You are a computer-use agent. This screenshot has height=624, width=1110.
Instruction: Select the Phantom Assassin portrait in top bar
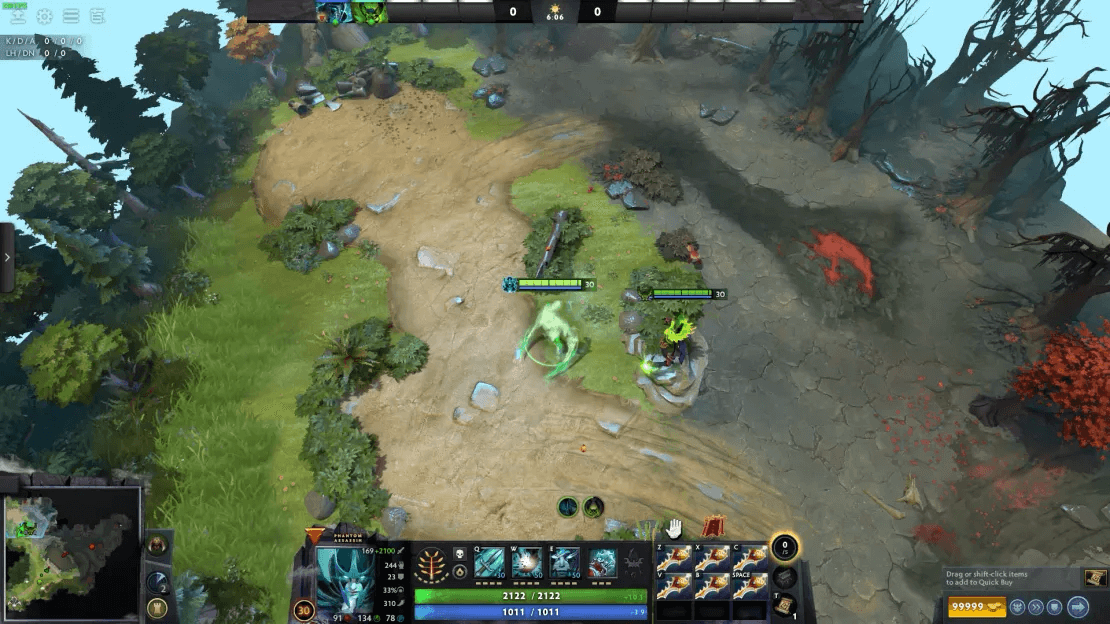[x=333, y=12]
